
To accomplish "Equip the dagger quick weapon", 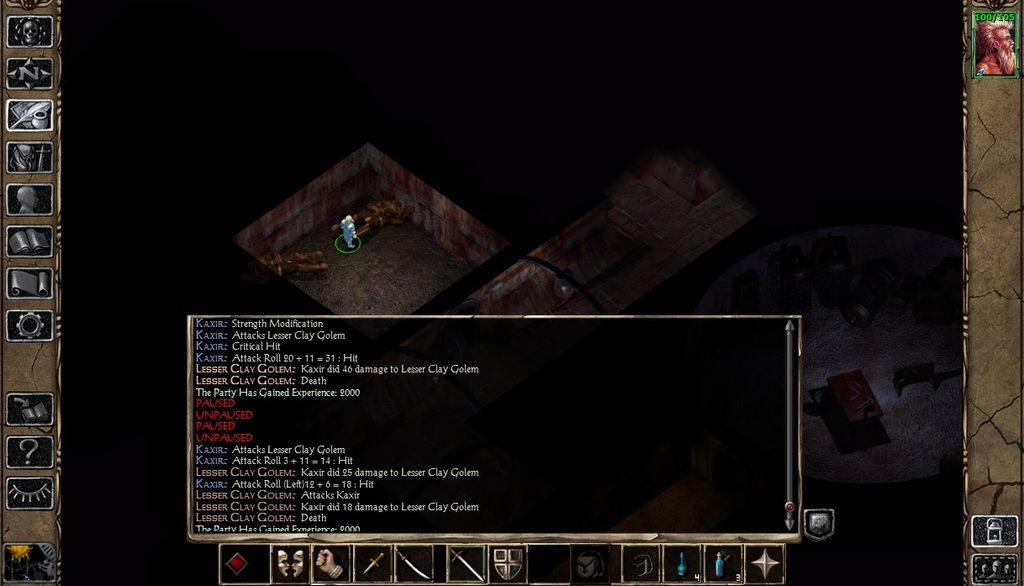I will point(375,564).
